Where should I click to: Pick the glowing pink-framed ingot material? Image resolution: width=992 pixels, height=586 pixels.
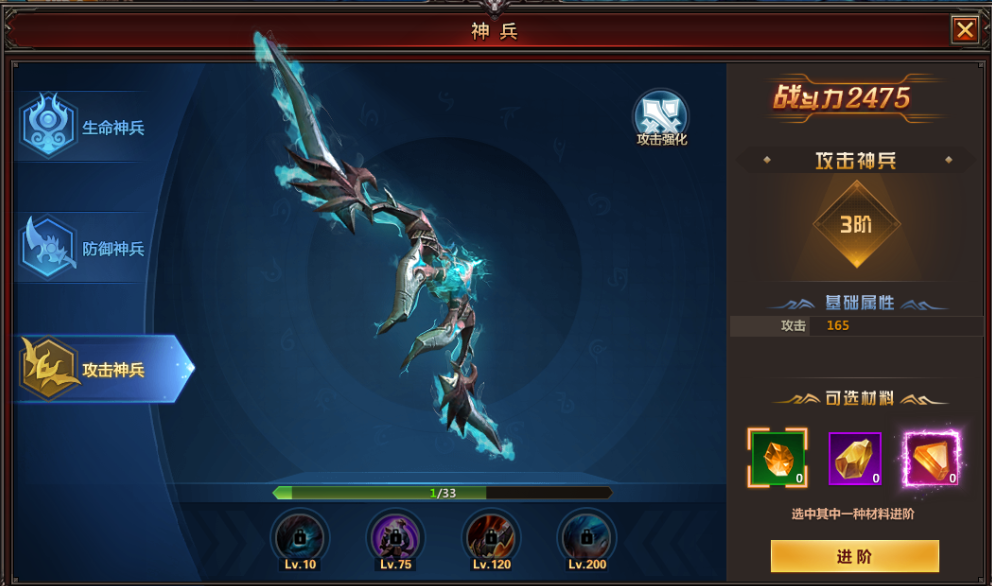click(931, 459)
